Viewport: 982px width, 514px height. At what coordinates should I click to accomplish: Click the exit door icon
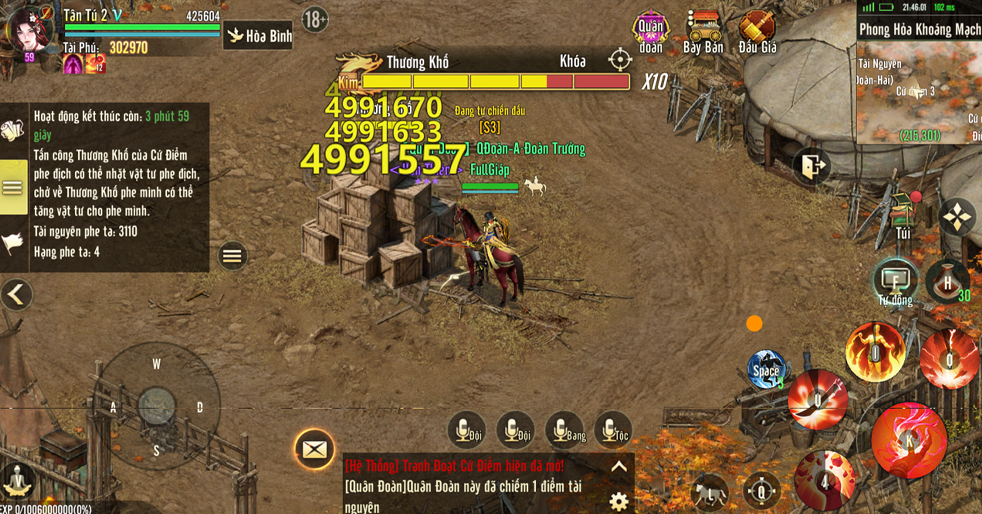tap(812, 166)
